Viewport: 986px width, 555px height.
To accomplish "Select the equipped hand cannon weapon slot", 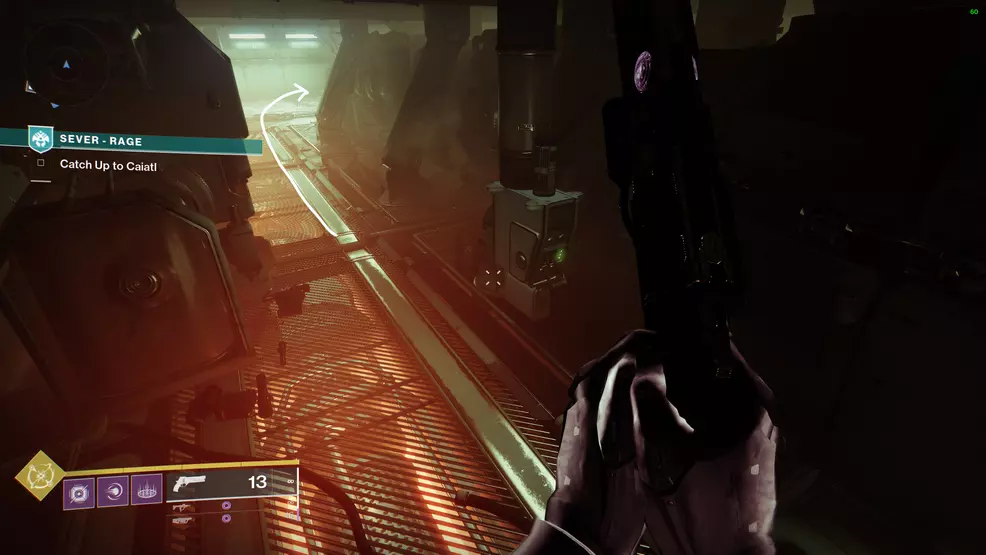I will (231, 483).
